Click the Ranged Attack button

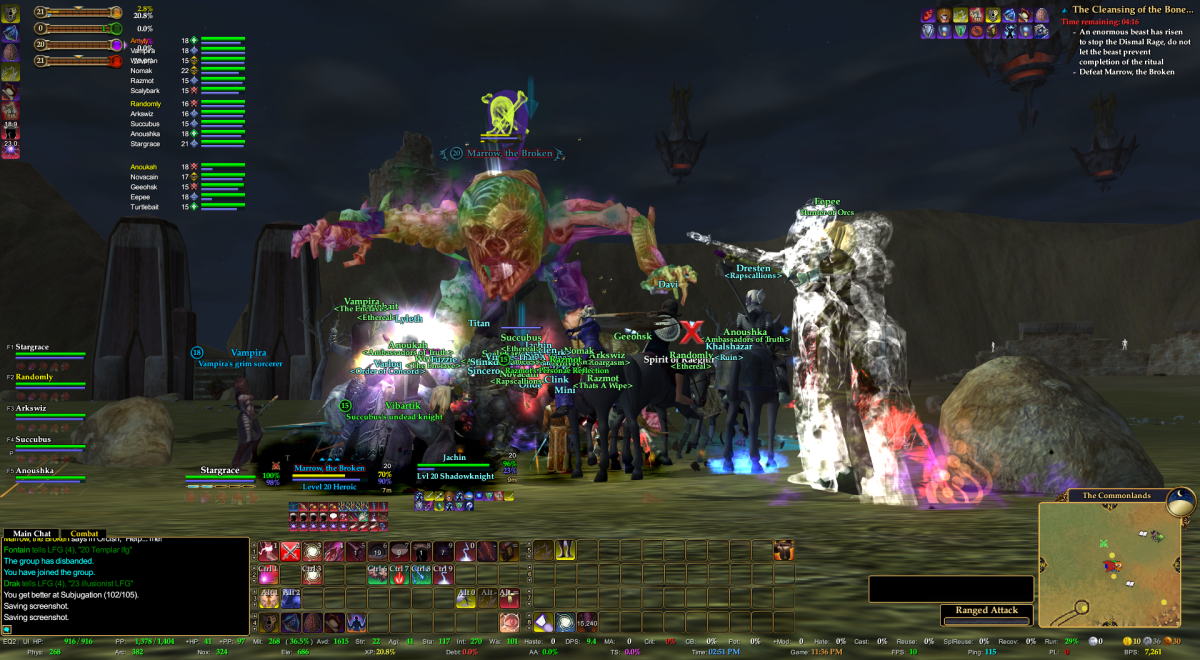pyautogui.click(x=988, y=610)
